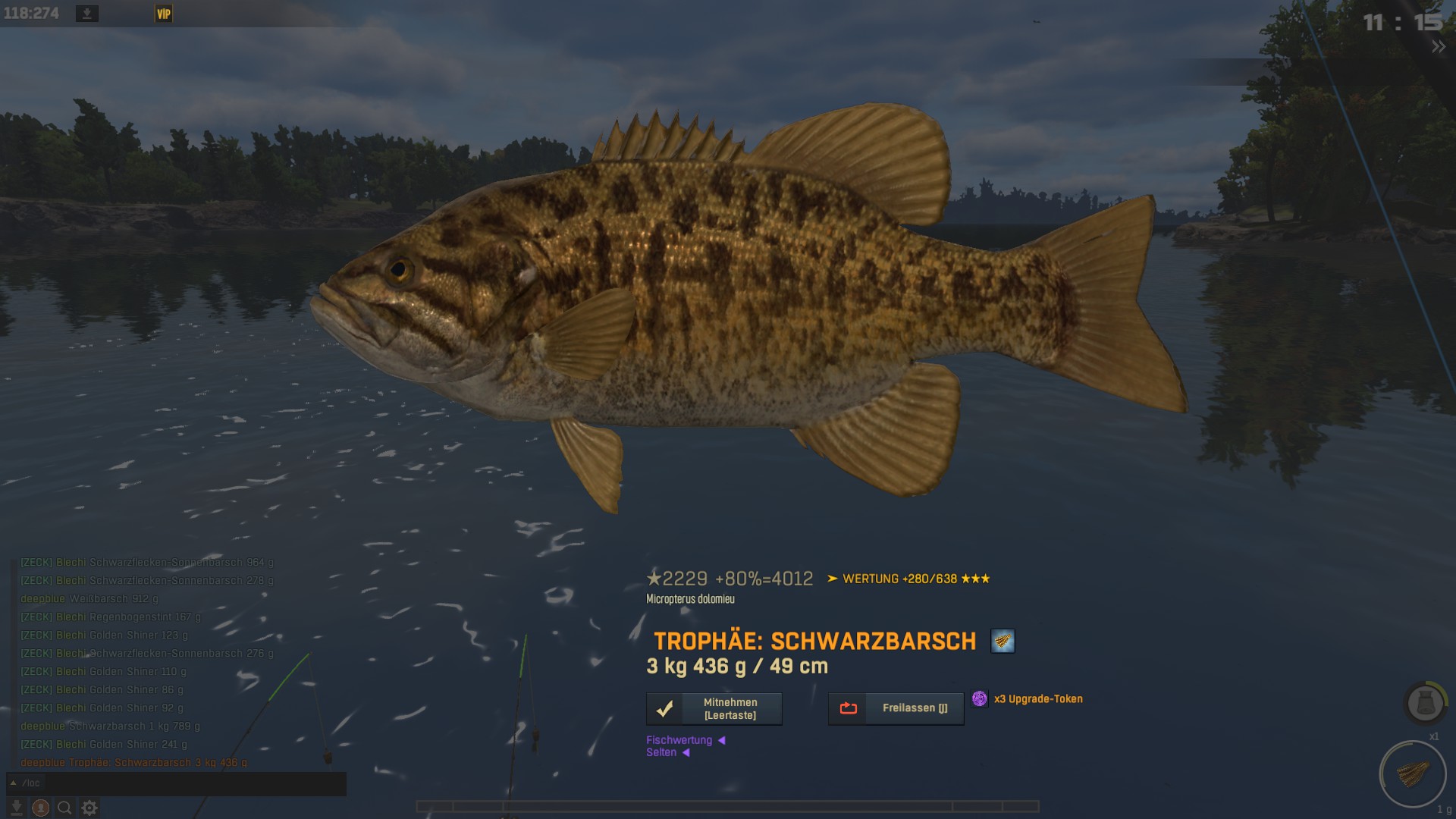The width and height of the screenshot is (1456, 819).
Task: Open the player profile icon below the chat
Action: (x=41, y=808)
